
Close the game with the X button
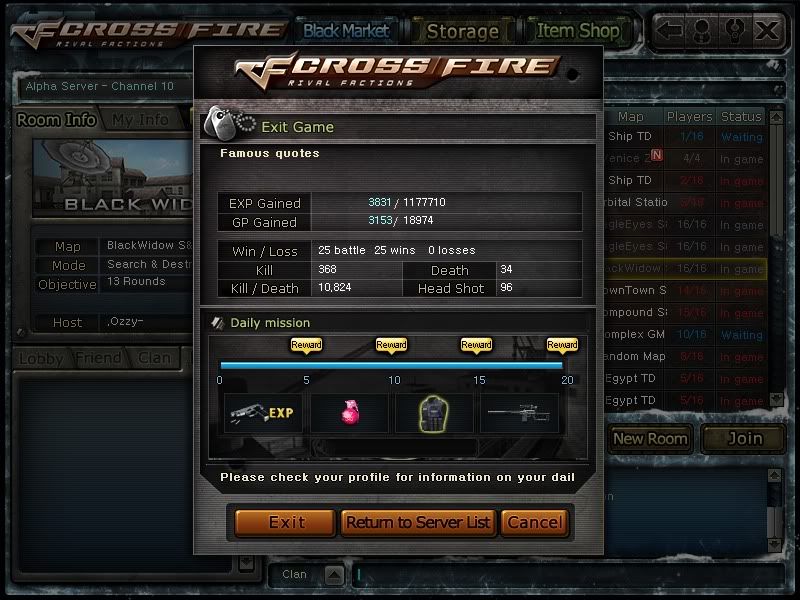767,30
